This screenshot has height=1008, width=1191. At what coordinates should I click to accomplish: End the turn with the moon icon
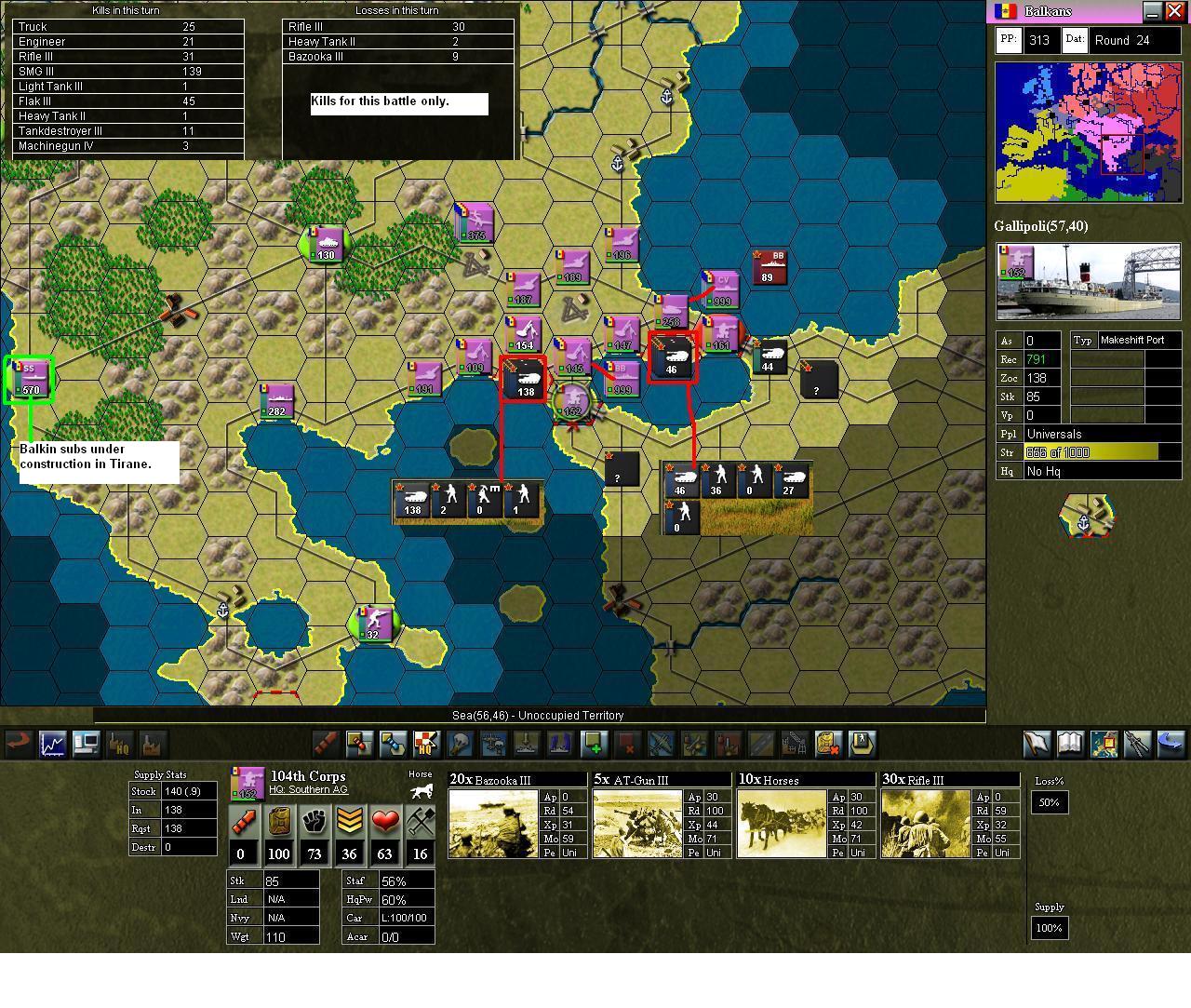pyautogui.click(x=1170, y=745)
